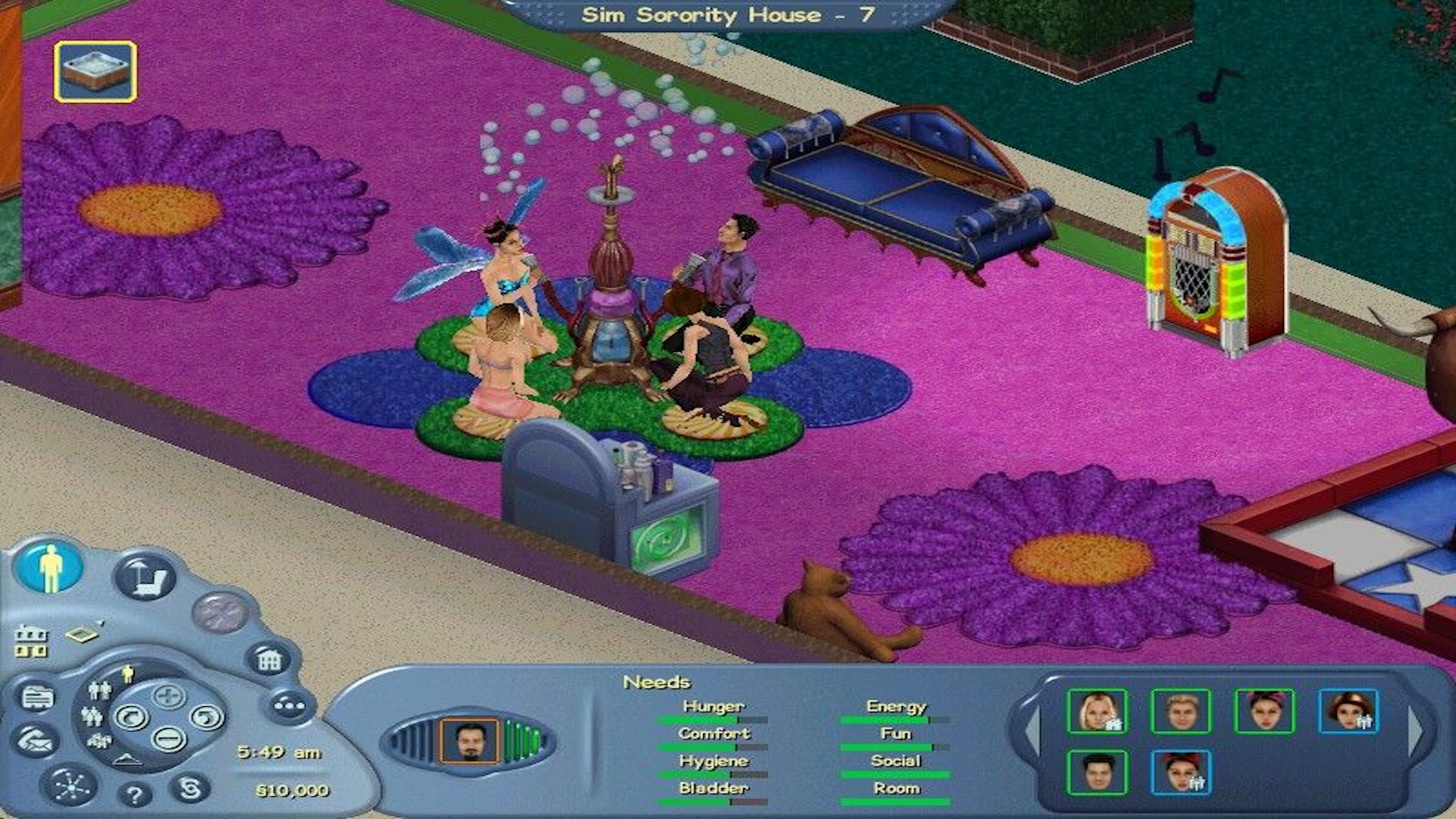Open the help question mark button

click(x=135, y=795)
